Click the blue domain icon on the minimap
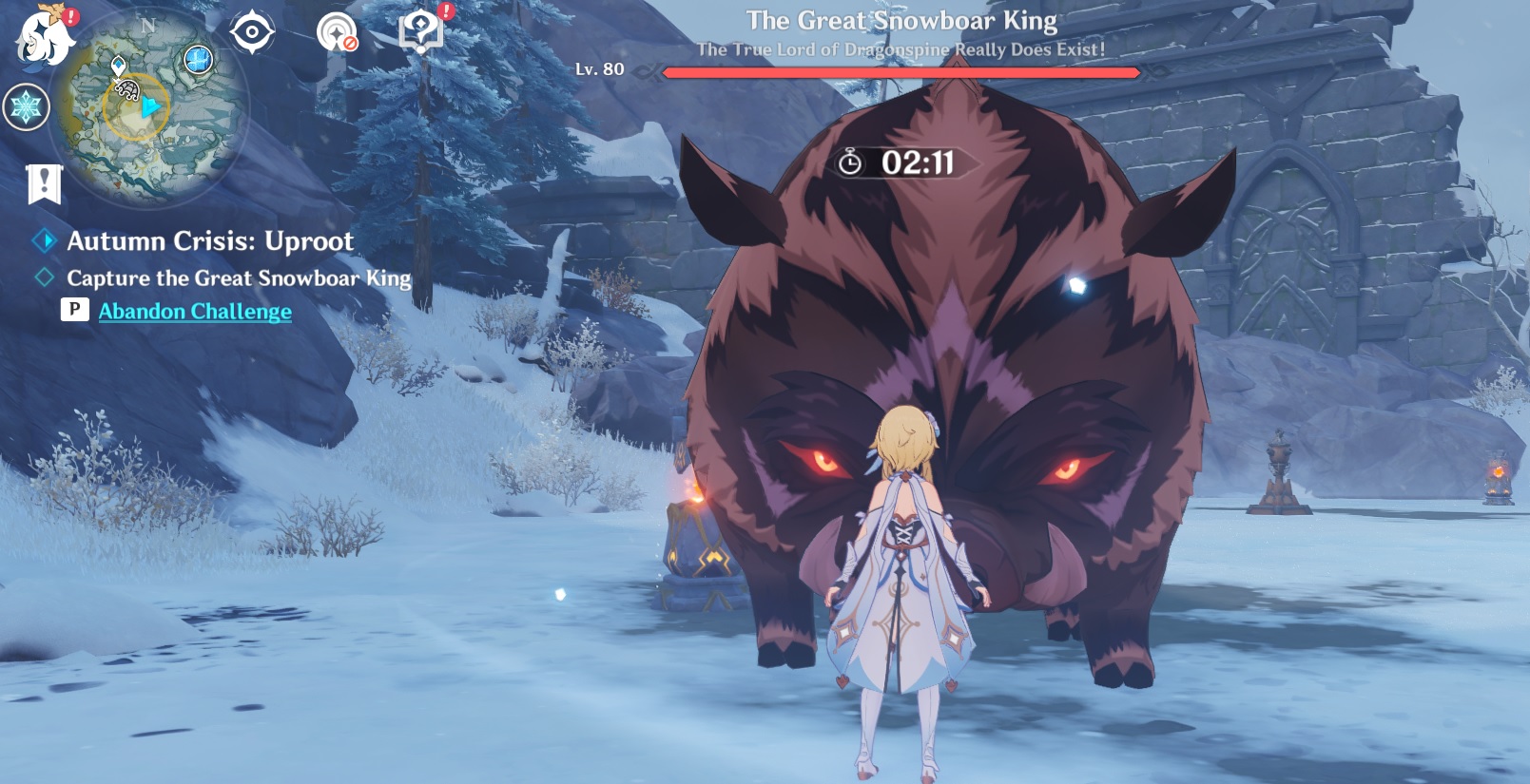The image size is (1530, 784). click(x=198, y=59)
